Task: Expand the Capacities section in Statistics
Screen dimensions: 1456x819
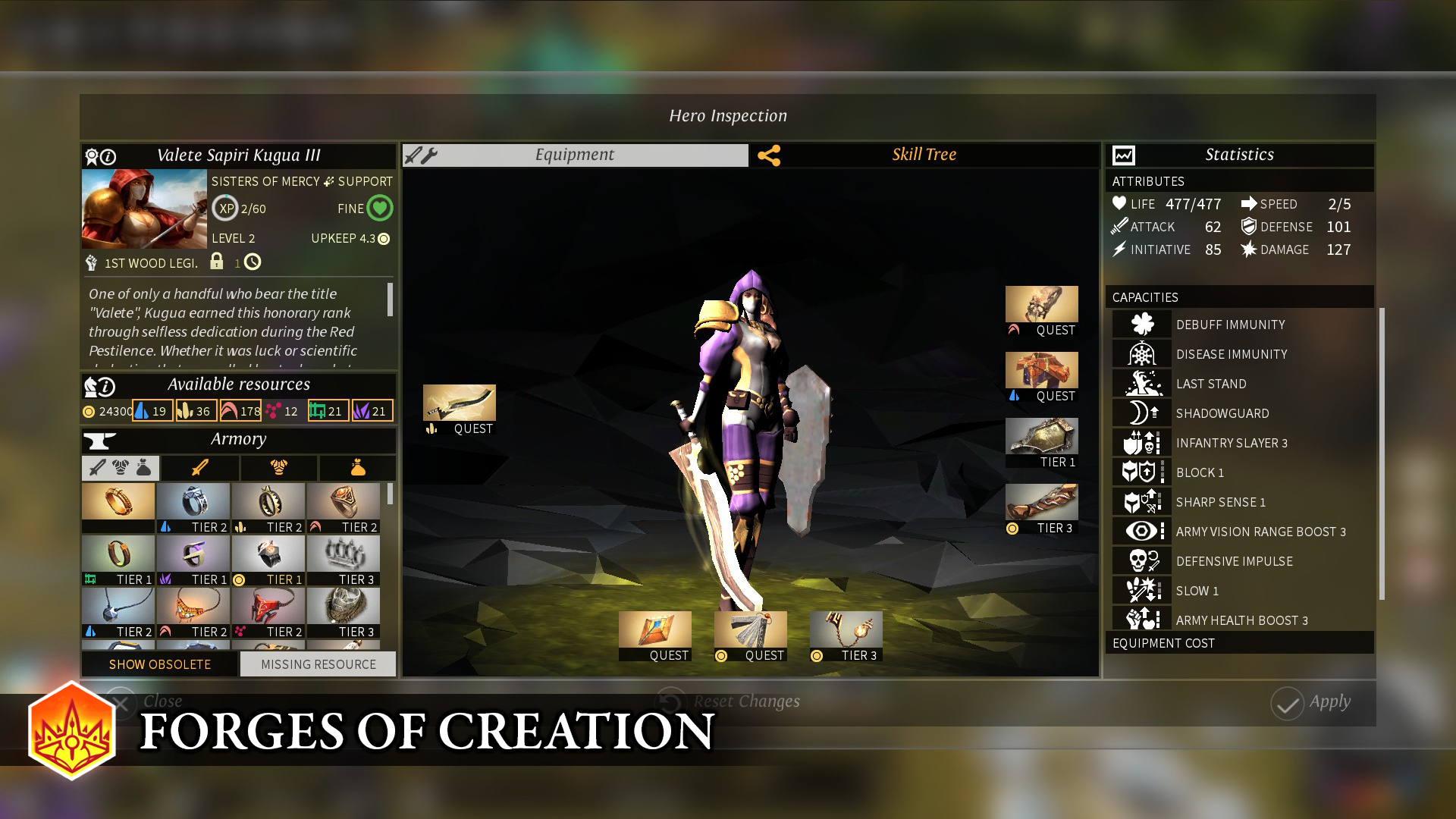Action: click(1239, 297)
